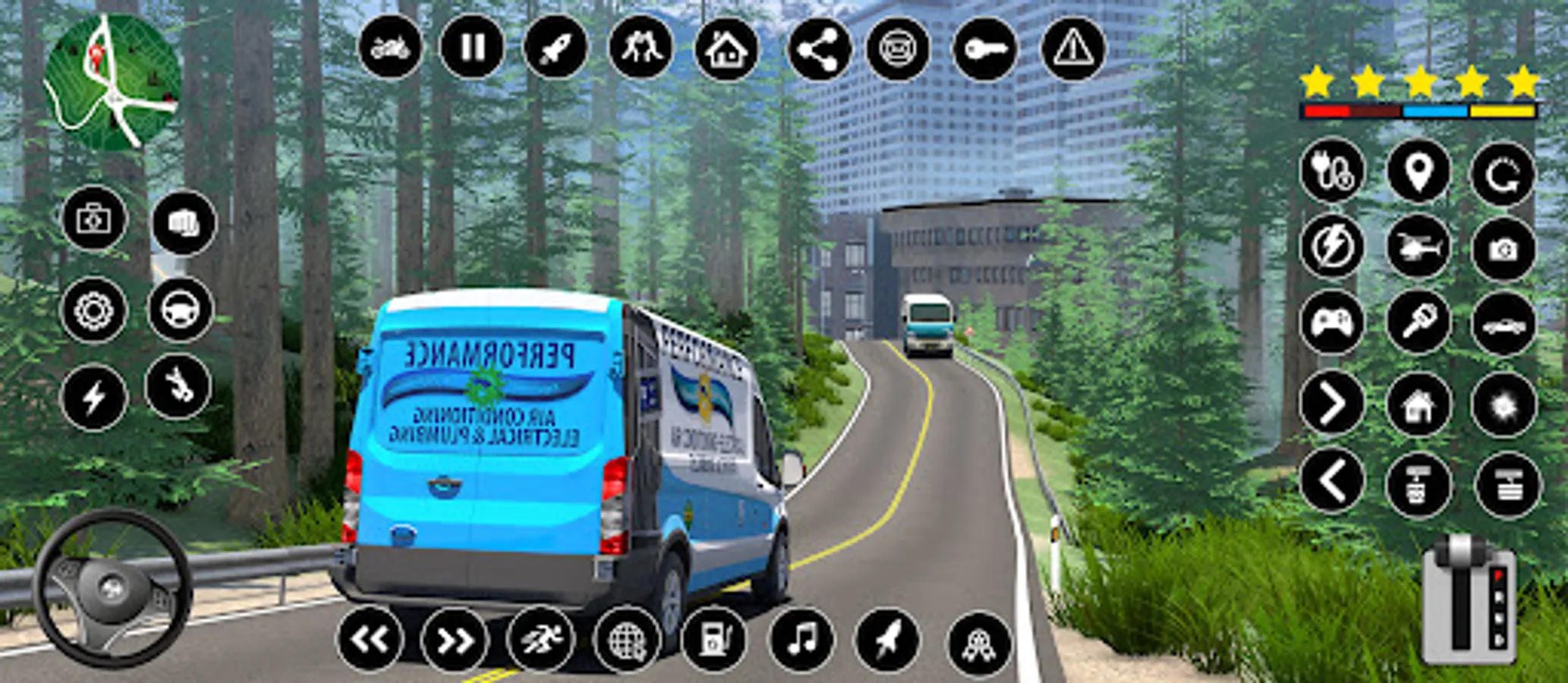Image resolution: width=1568 pixels, height=683 pixels.
Task: Open the circular minimap
Action: click(112, 82)
